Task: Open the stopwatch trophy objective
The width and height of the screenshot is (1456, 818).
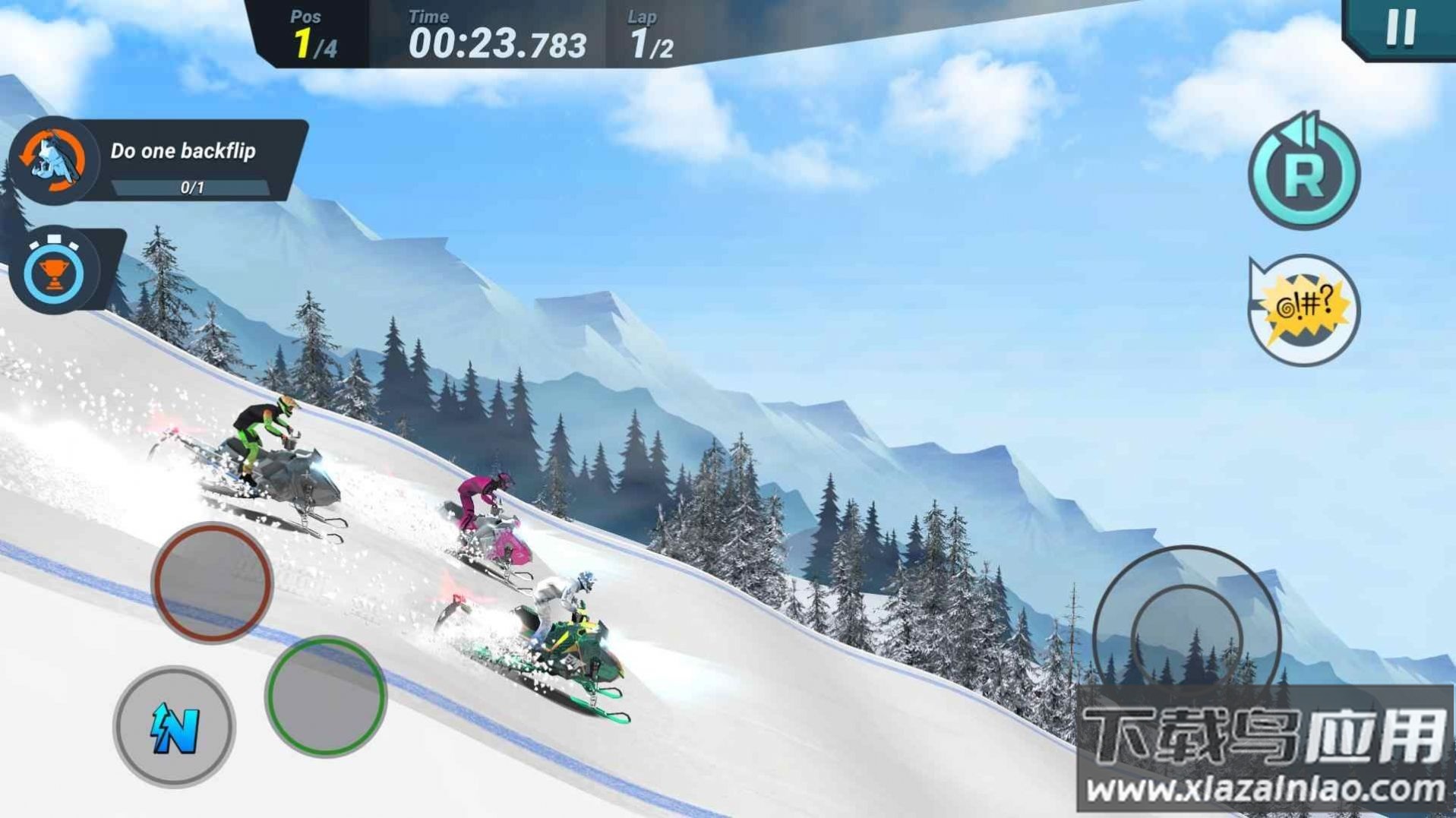Action: point(55,271)
